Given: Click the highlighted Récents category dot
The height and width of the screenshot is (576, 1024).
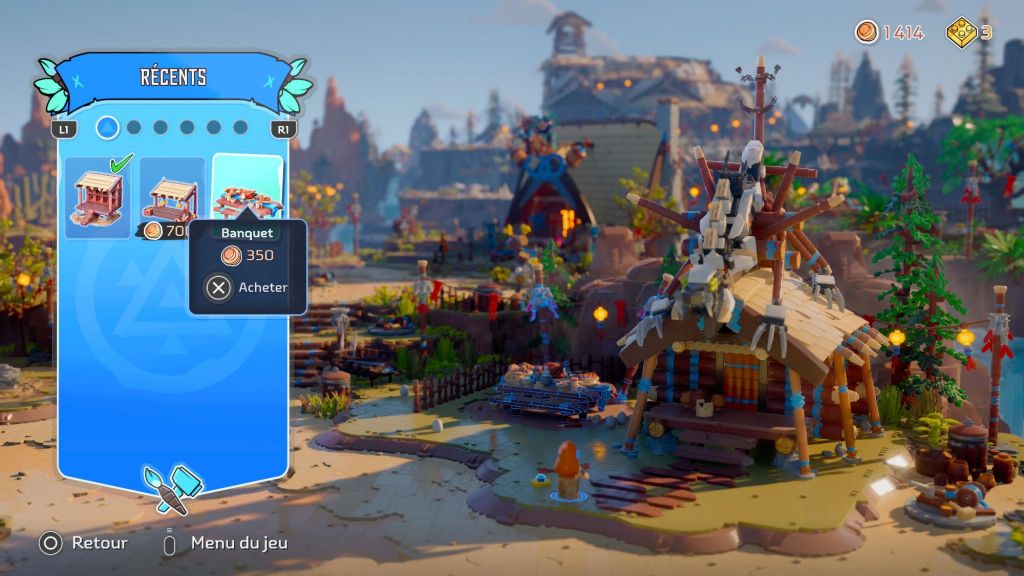Looking at the screenshot, I should pyautogui.click(x=108, y=128).
